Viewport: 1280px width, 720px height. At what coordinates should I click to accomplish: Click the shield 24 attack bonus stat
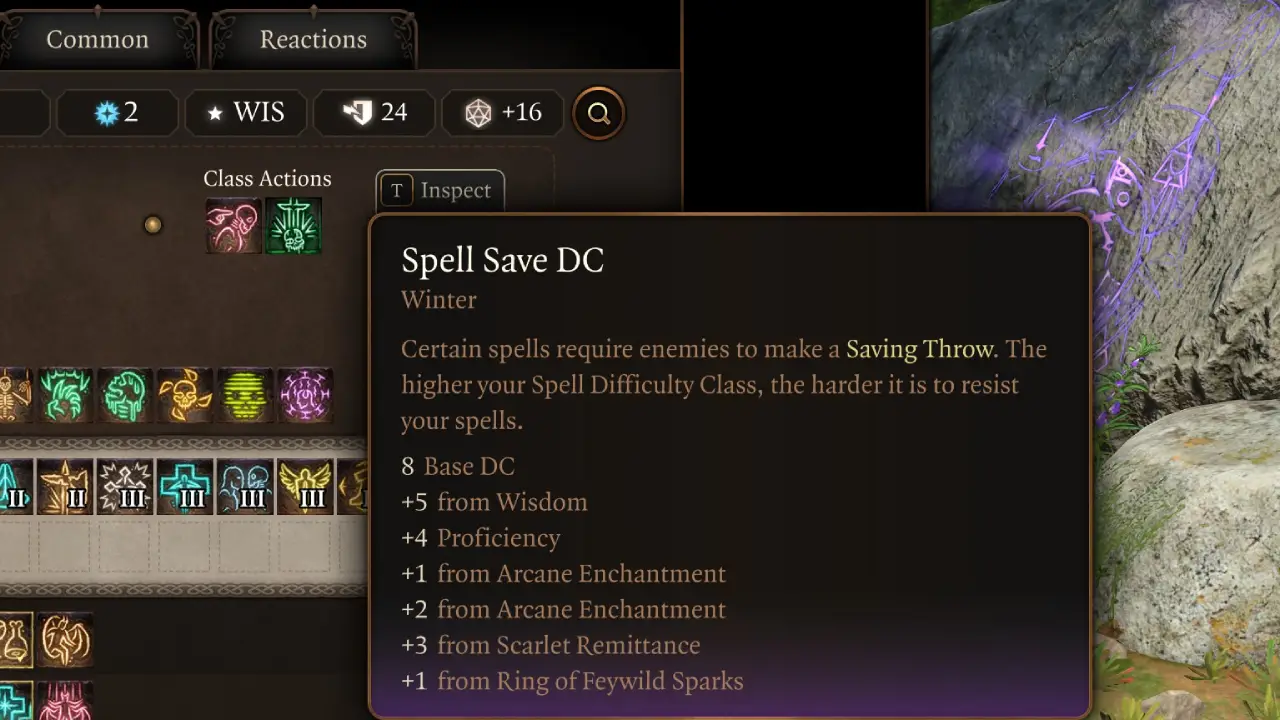[x=374, y=112]
